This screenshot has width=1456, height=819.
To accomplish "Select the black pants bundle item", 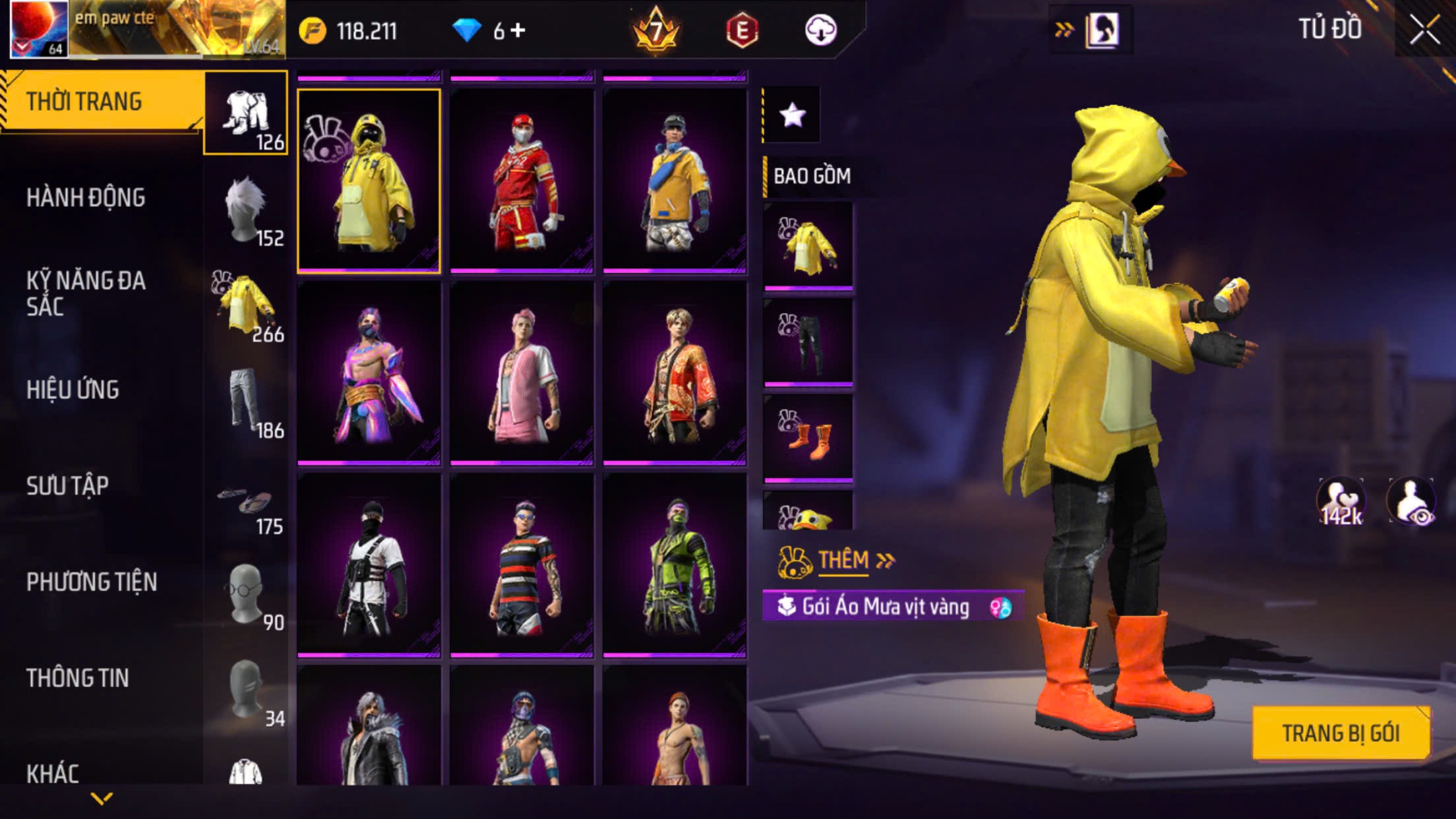I will tap(808, 342).
